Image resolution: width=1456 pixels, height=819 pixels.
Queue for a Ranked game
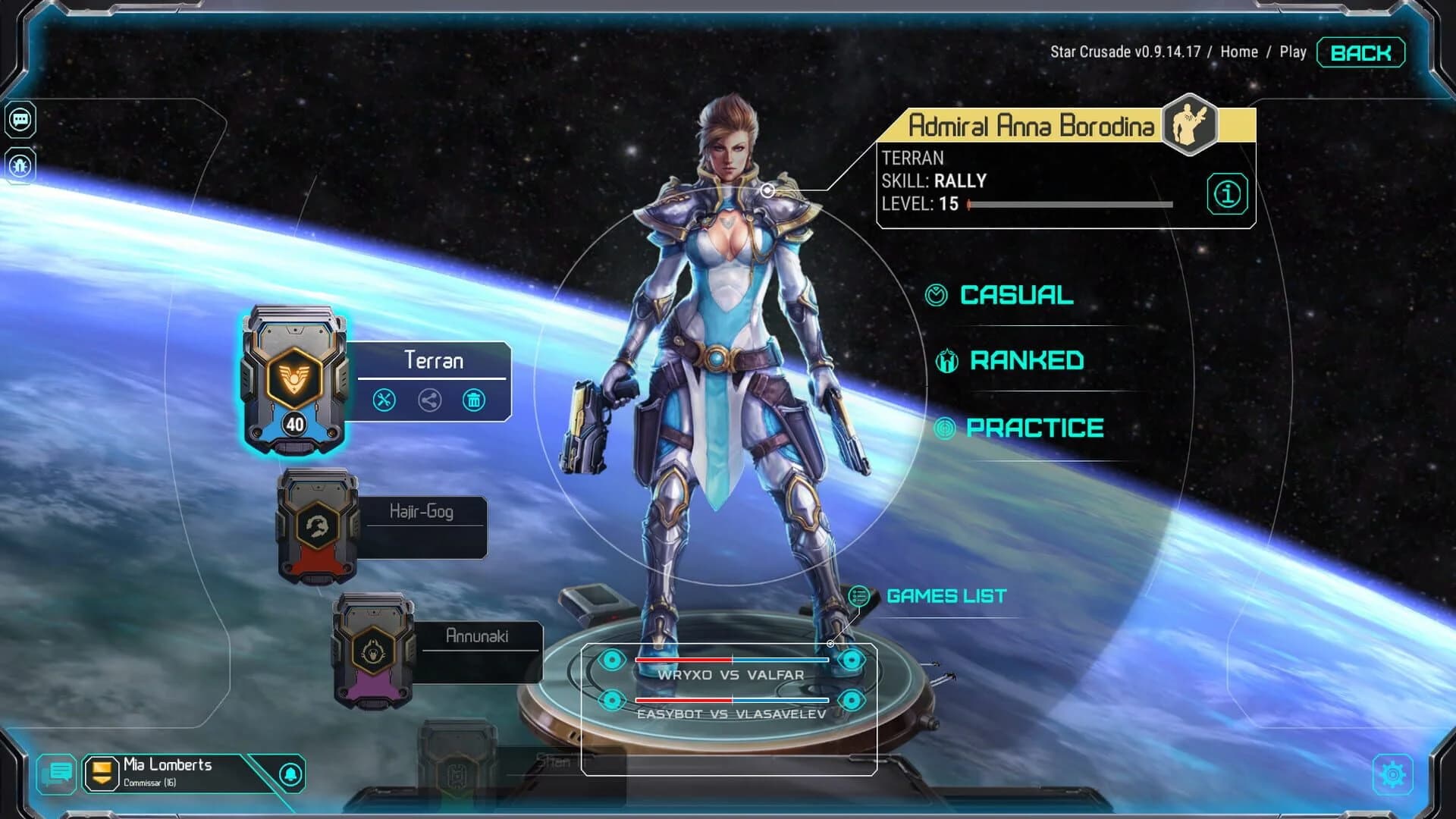click(1028, 359)
